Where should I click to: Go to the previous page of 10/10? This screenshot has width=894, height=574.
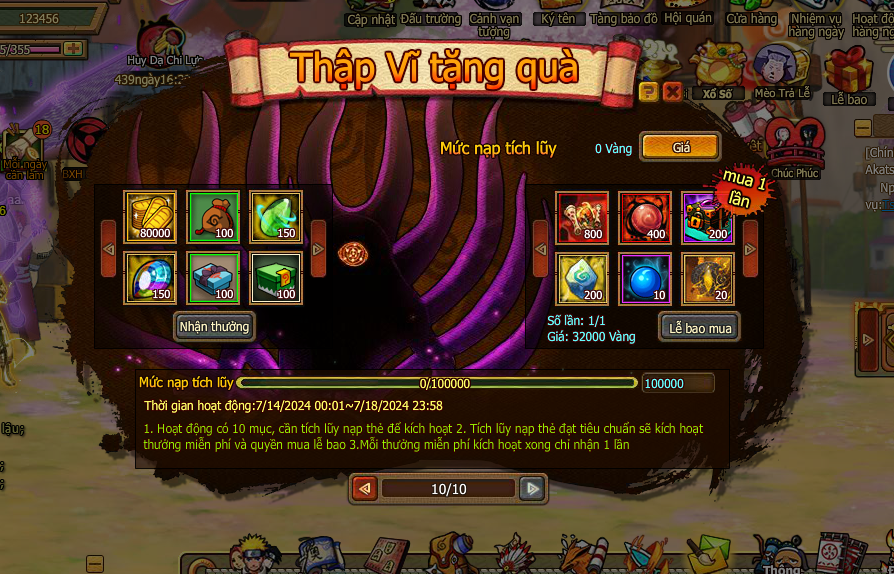point(365,488)
